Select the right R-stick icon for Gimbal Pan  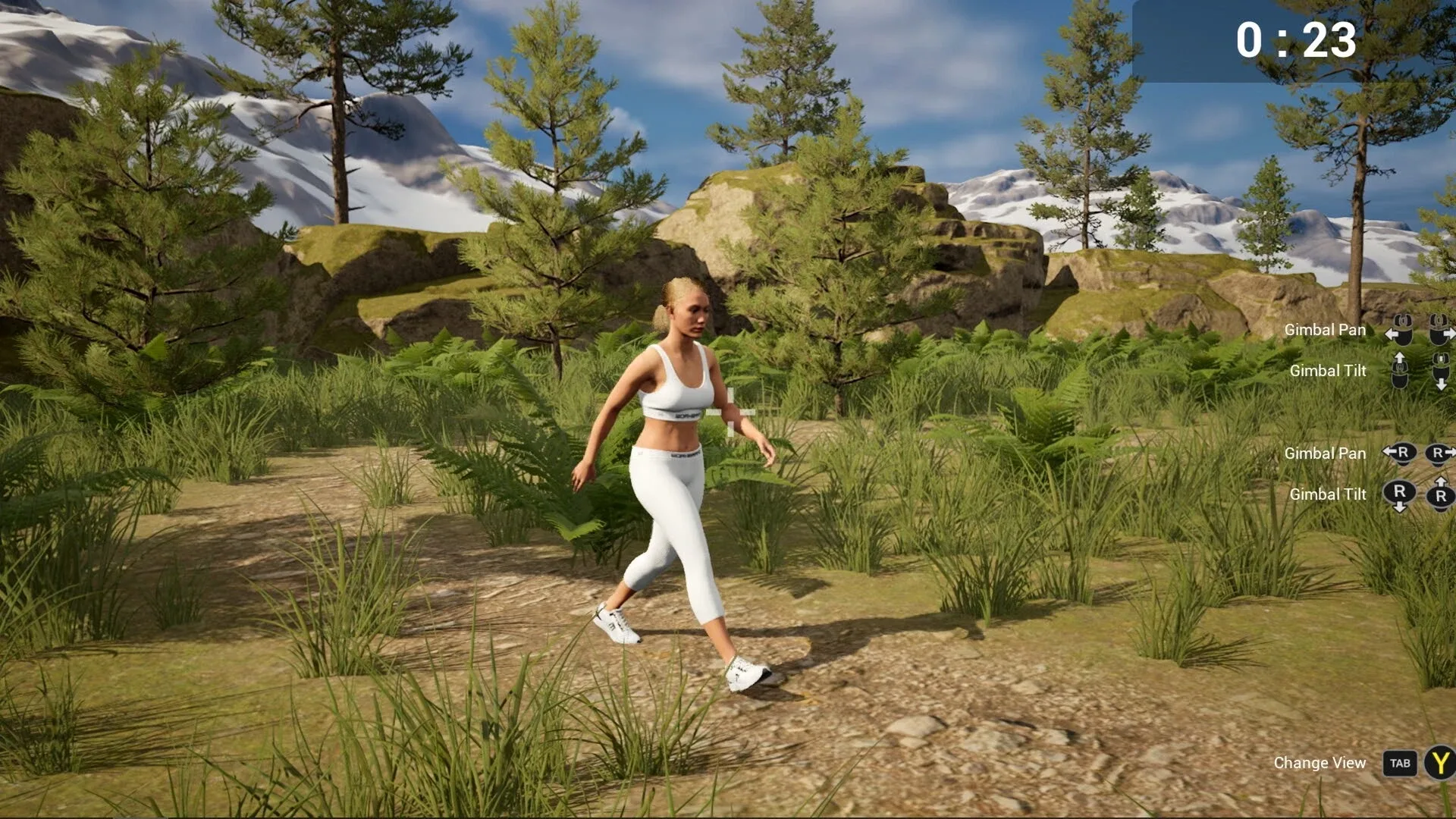1437,453
